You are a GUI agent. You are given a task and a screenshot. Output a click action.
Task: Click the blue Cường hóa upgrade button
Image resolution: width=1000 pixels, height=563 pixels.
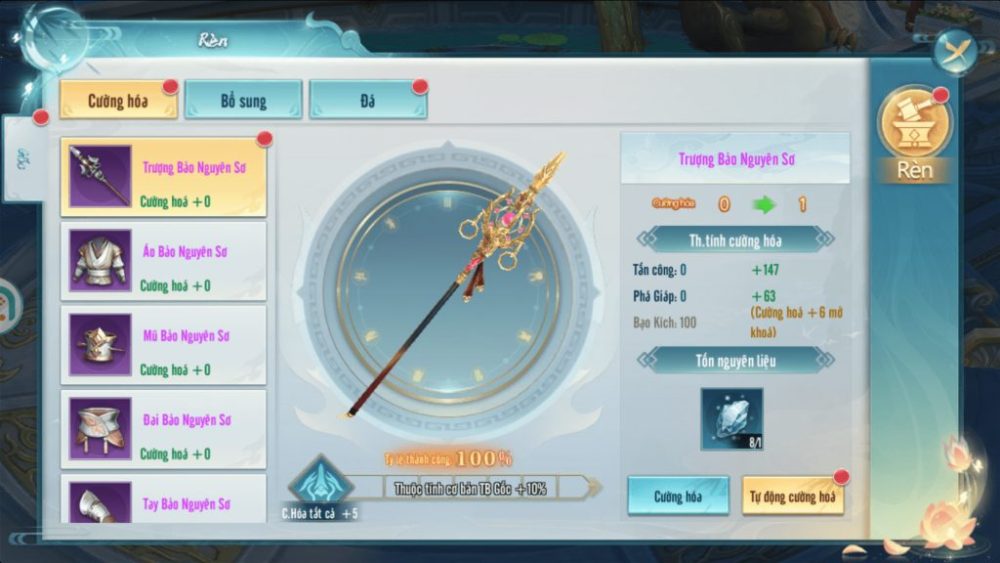pos(677,496)
